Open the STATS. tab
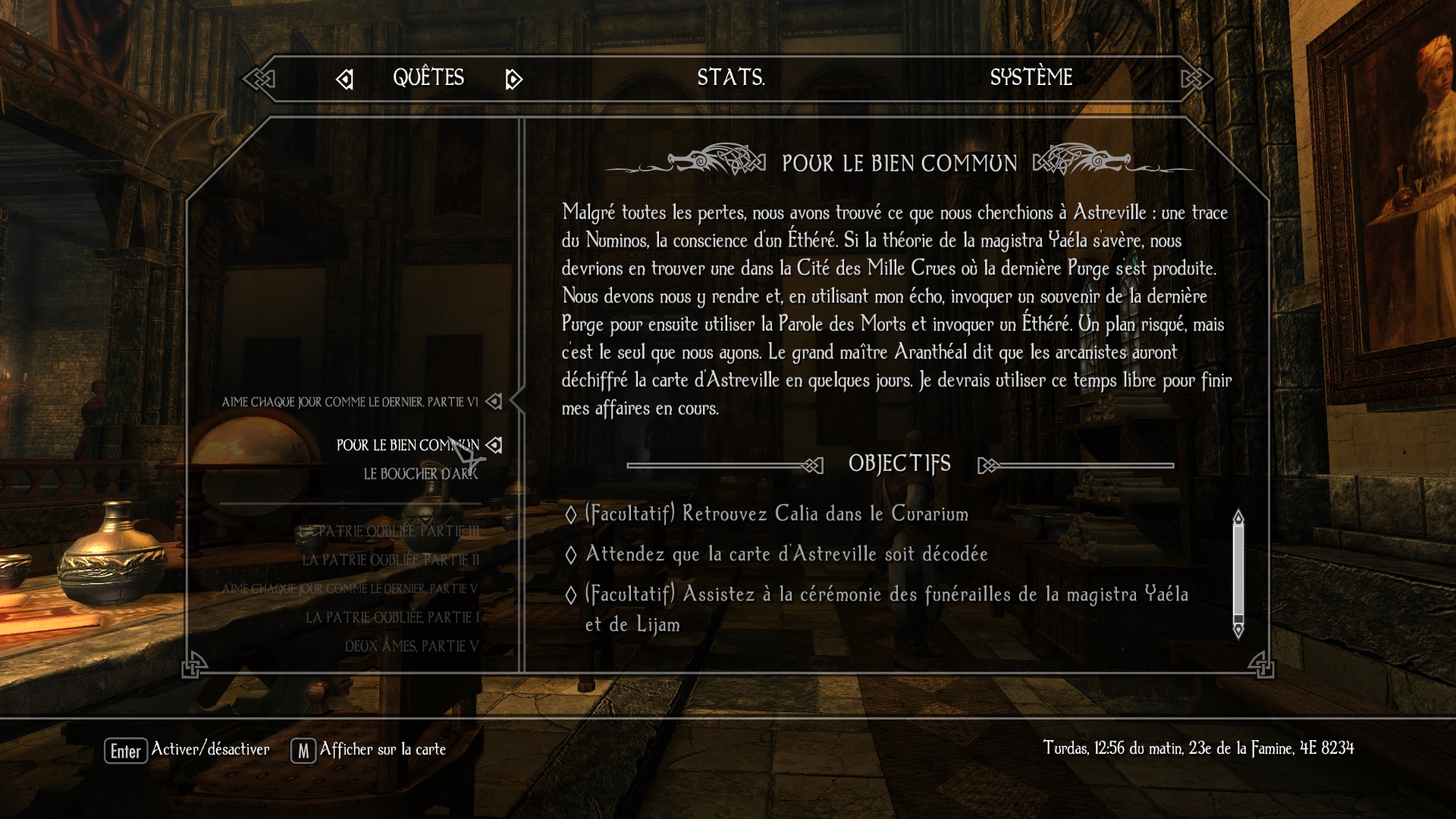Screen dimensions: 1456x819 [730, 77]
